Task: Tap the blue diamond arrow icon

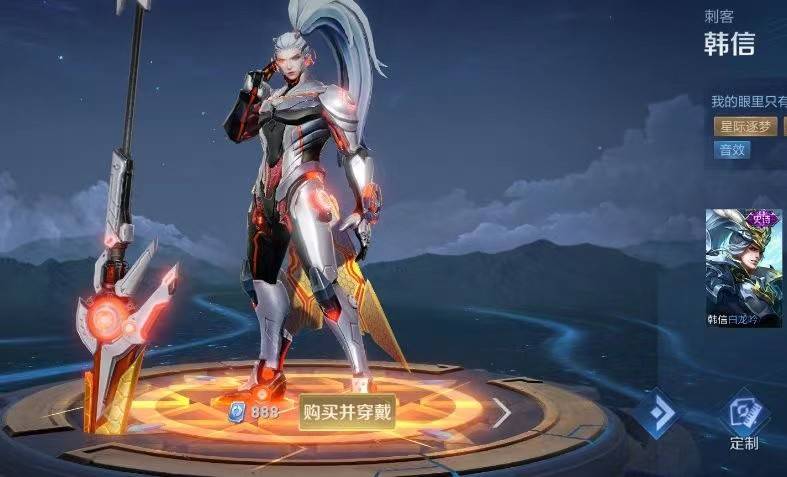Action: click(659, 413)
